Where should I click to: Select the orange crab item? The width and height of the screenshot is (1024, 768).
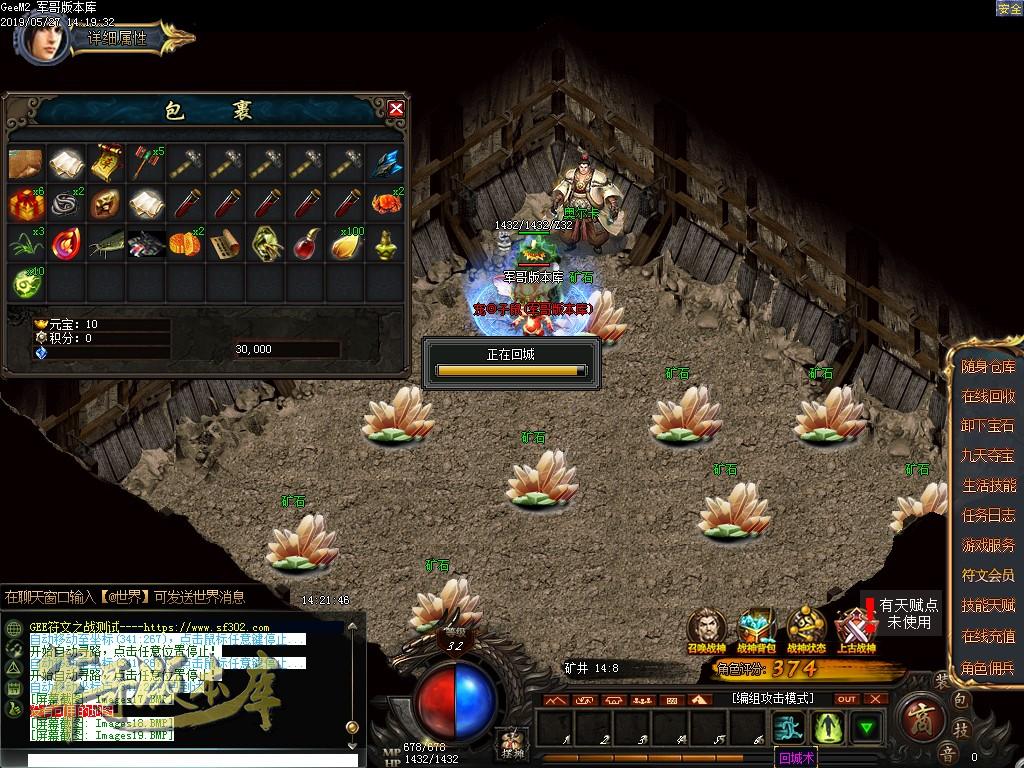click(x=386, y=202)
